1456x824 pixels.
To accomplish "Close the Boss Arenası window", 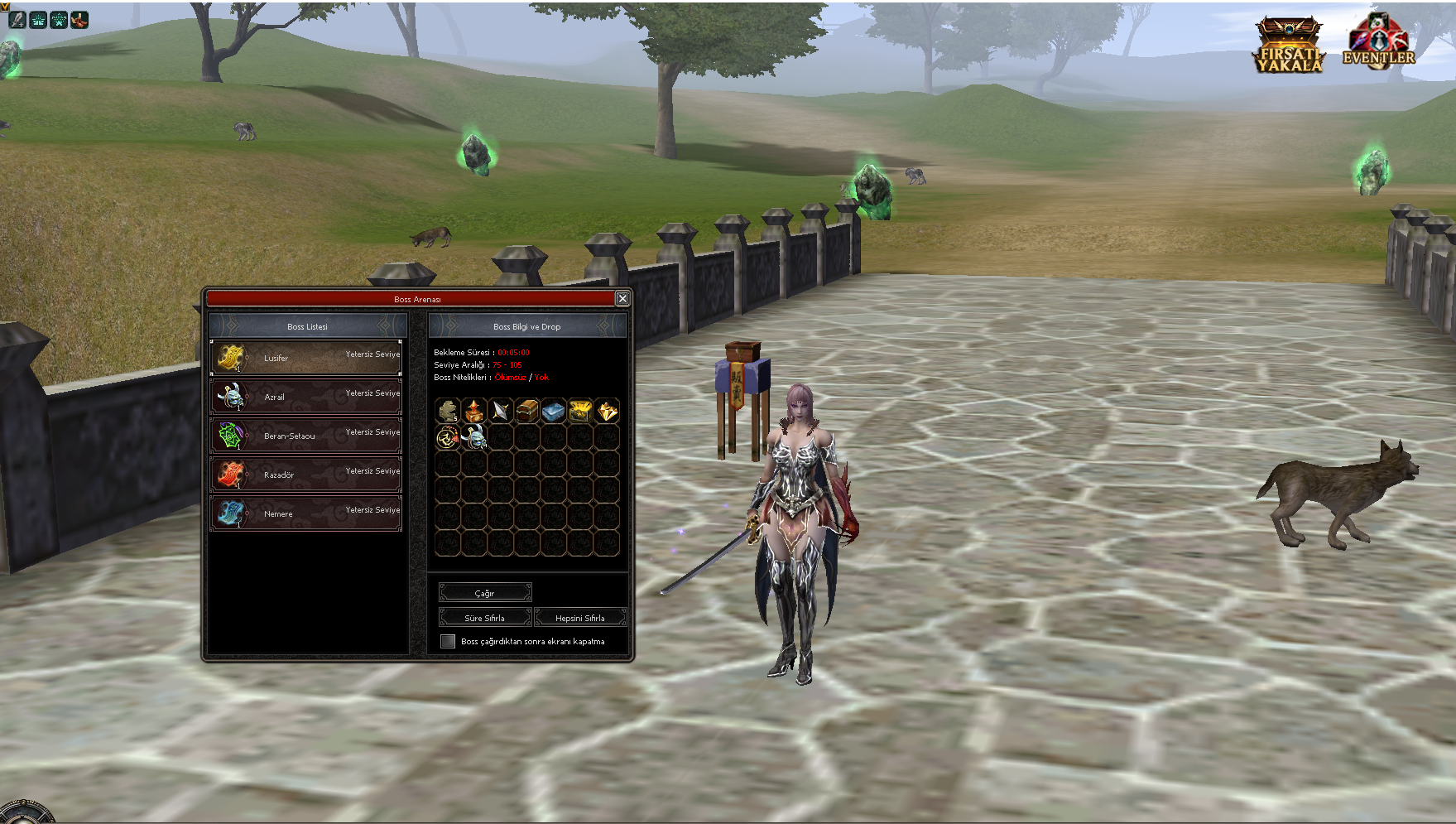I will pos(622,299).
